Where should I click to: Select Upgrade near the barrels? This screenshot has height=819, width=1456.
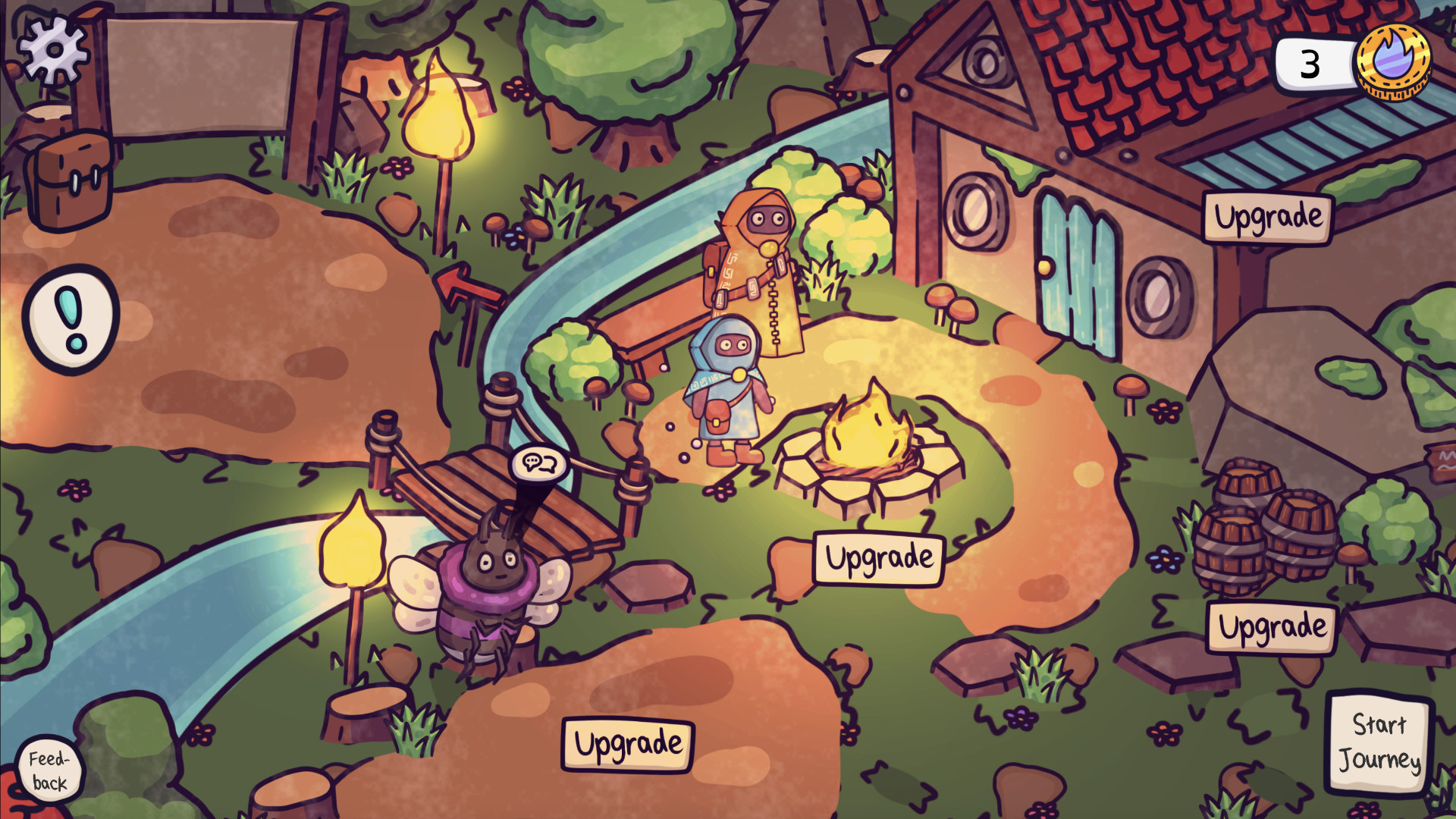click(1271, 626)
